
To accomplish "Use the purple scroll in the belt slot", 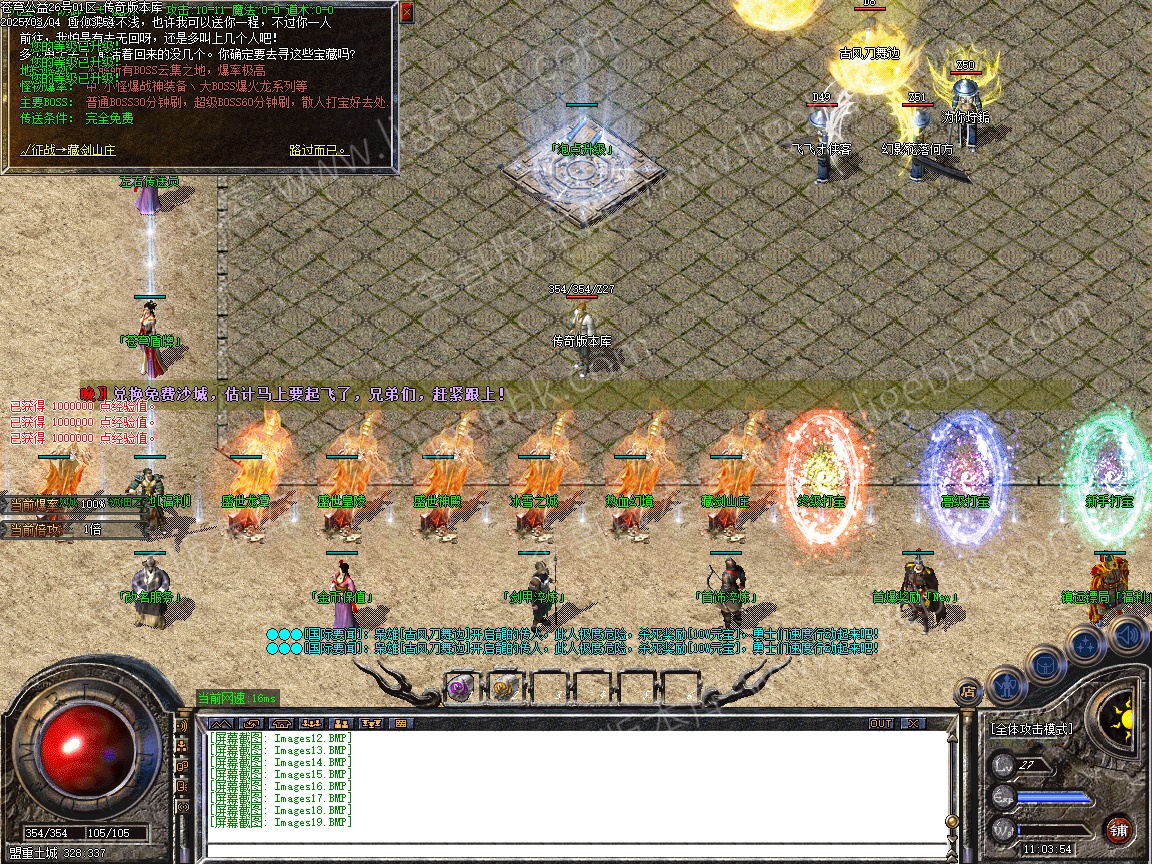I will [459, 687].
